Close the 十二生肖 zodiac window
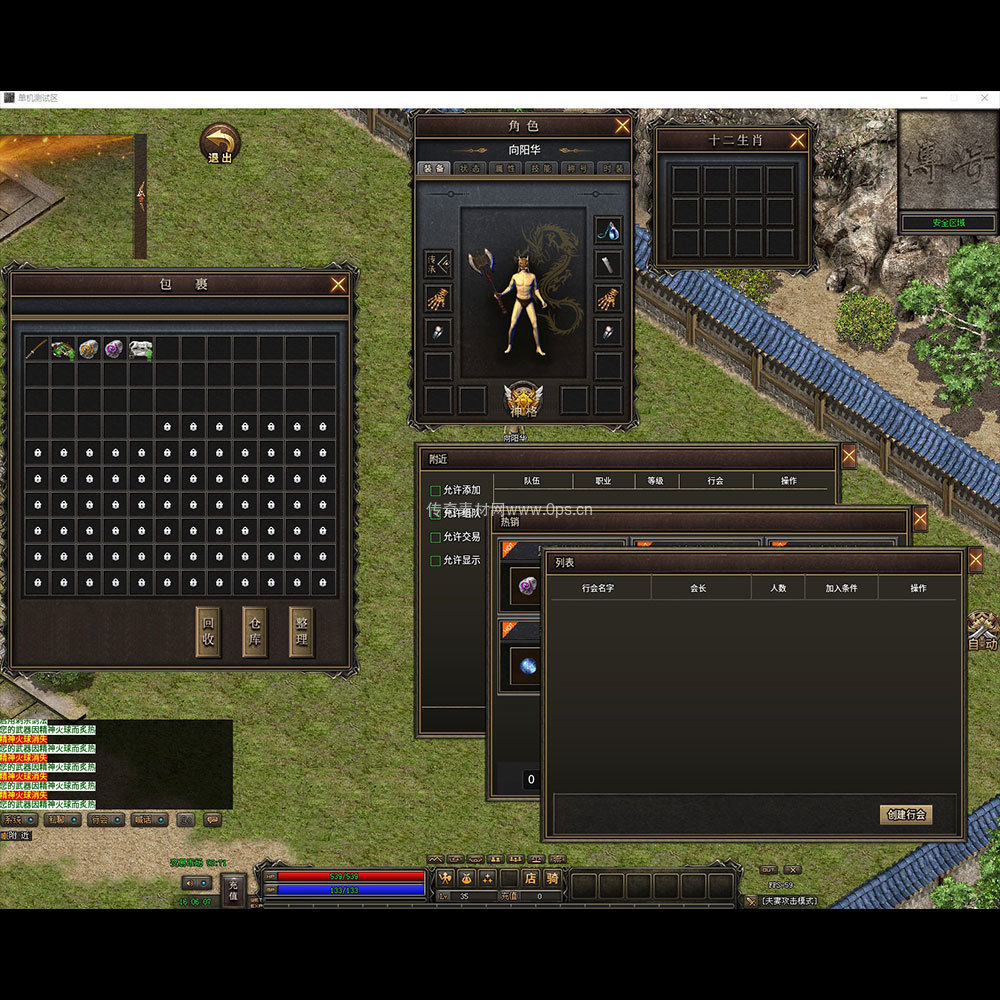1000x1000 pixels. point(797,141)
